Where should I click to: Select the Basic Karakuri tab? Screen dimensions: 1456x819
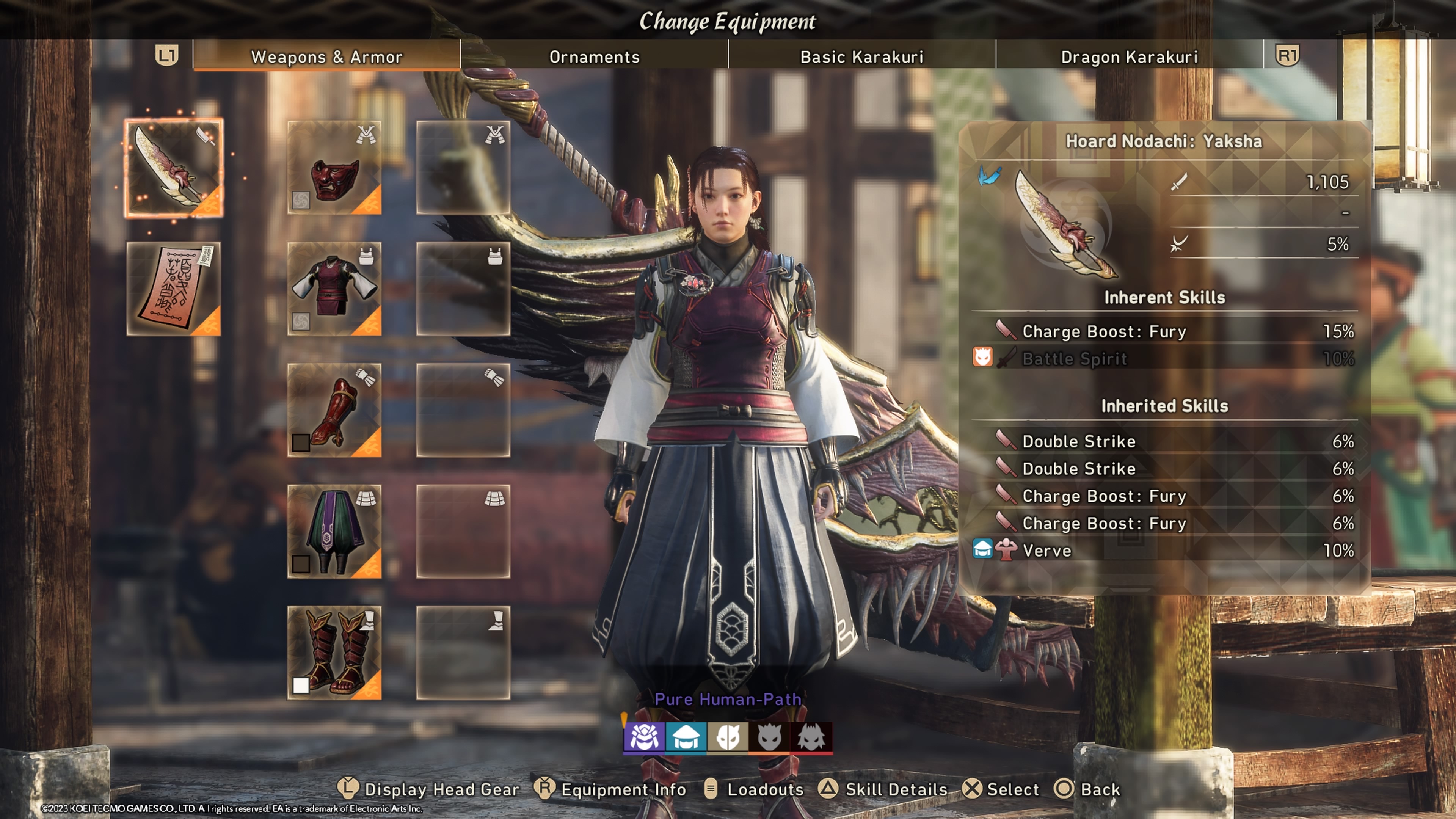(x=861, y=56)
